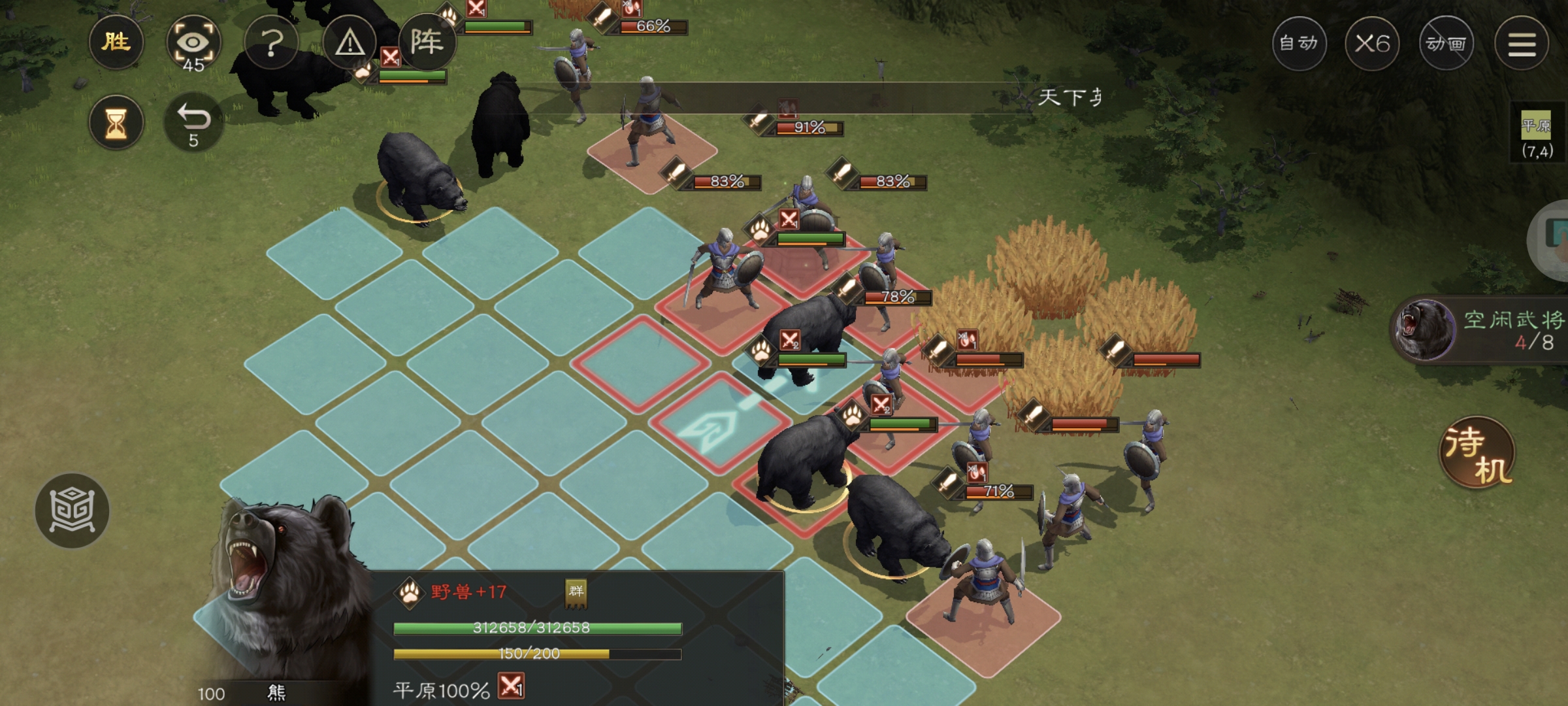
Task: Check the 平原 terrain info box
Action: click(x=1537, y=136)
